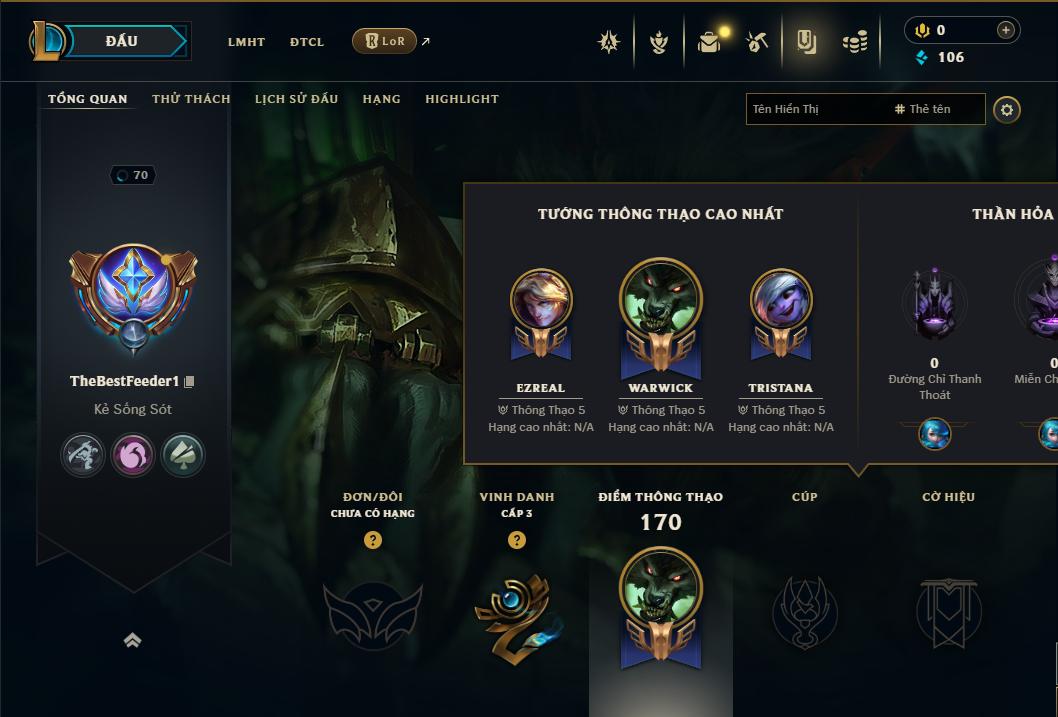Open the crafting hammer icon
The width and height of the screenshot is (1058, 717).
757,42
